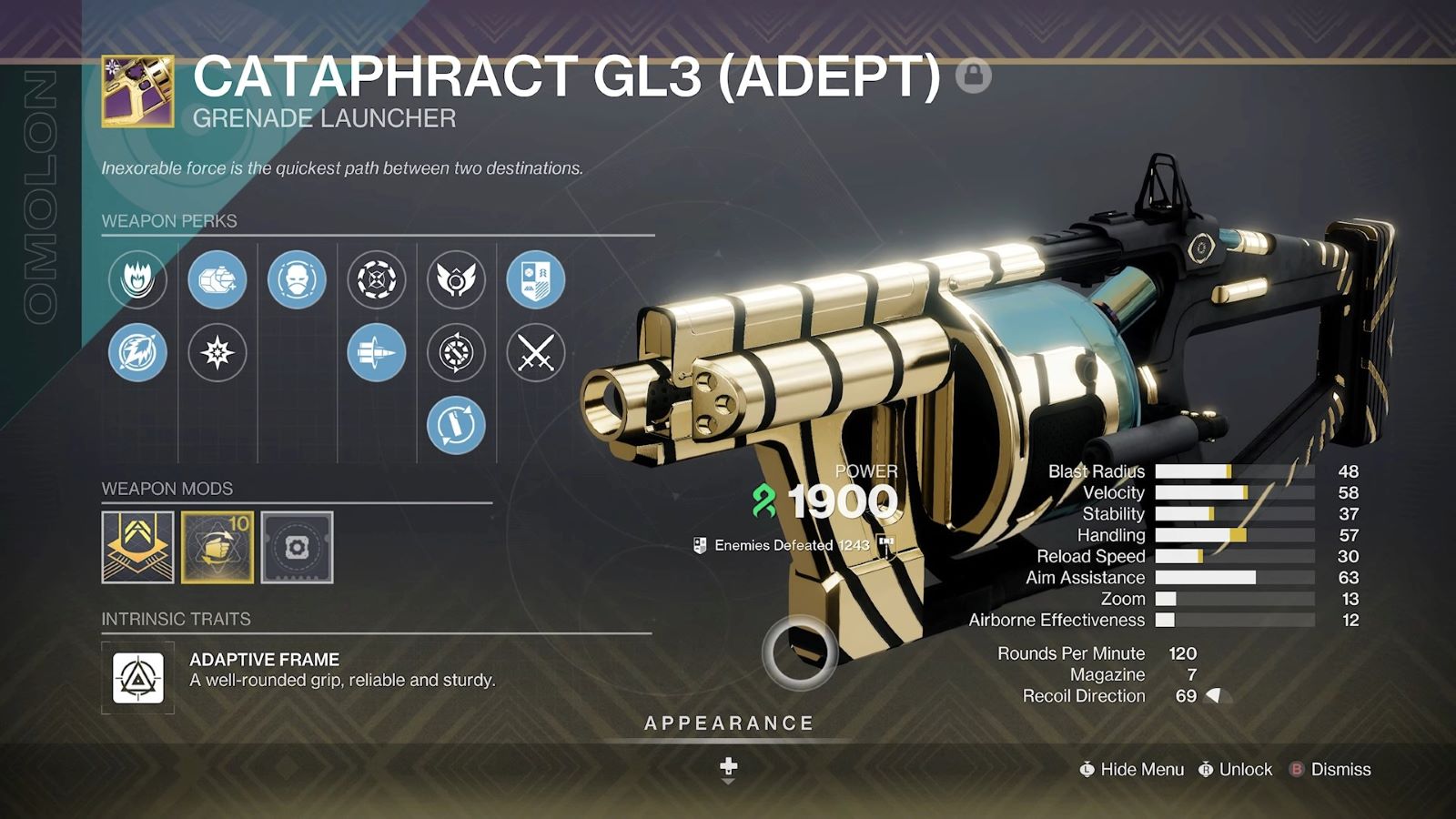
Task: Click the grenade shell magazine perk icon
Action: [x=217, y=280]
